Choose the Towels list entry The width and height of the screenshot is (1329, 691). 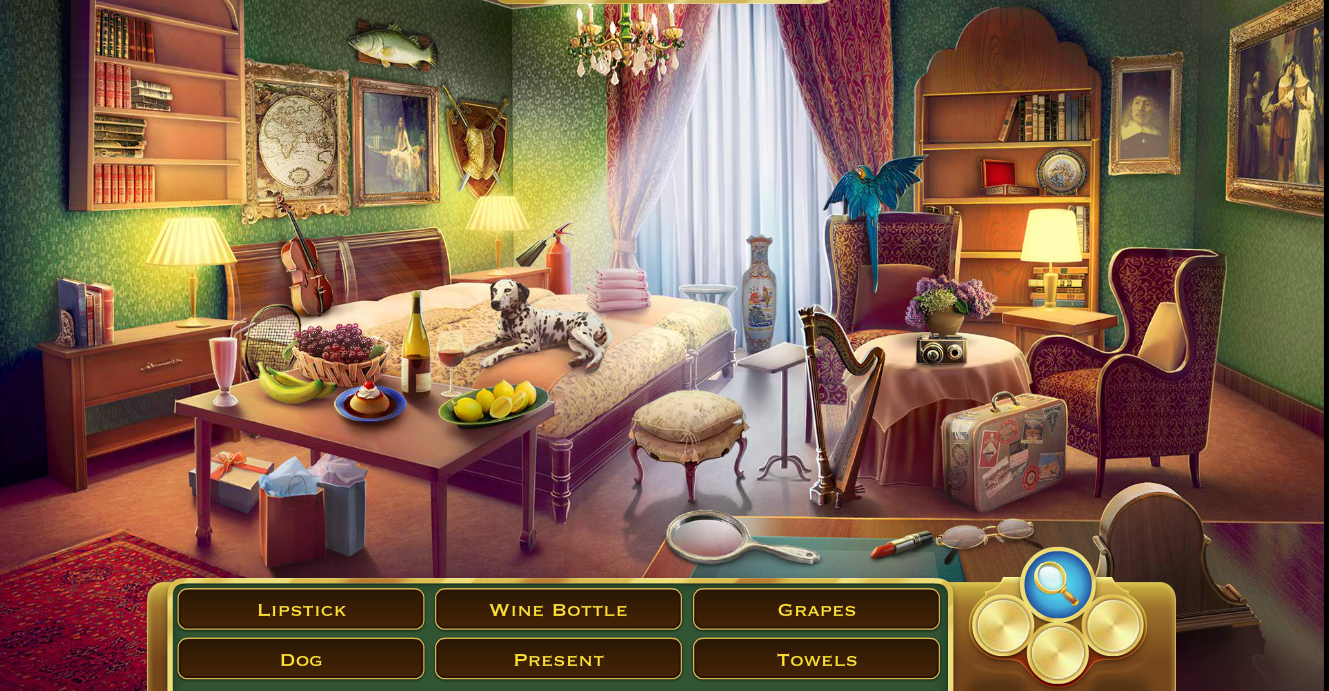(x=816, y=659)
